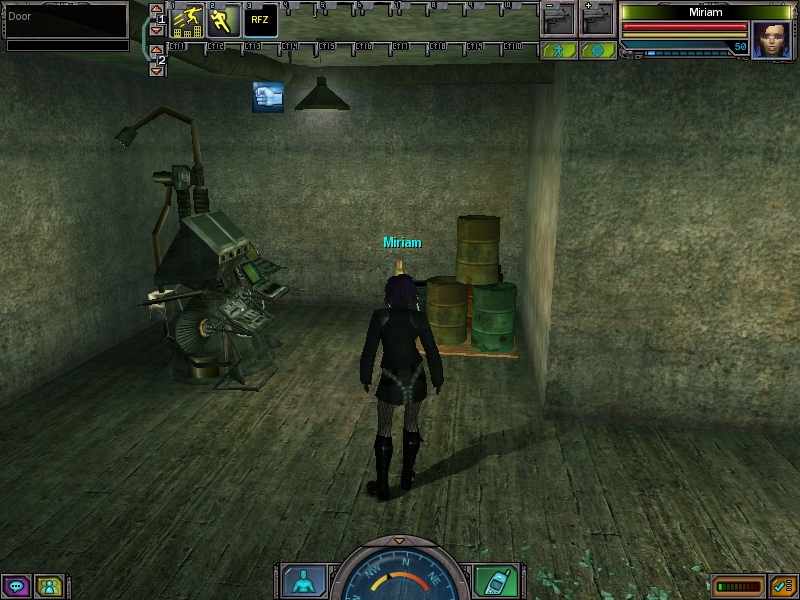The width and height of the screenshot is (800, 600).
Task: Select the pistol slot marked with minus
Action: 559,20
